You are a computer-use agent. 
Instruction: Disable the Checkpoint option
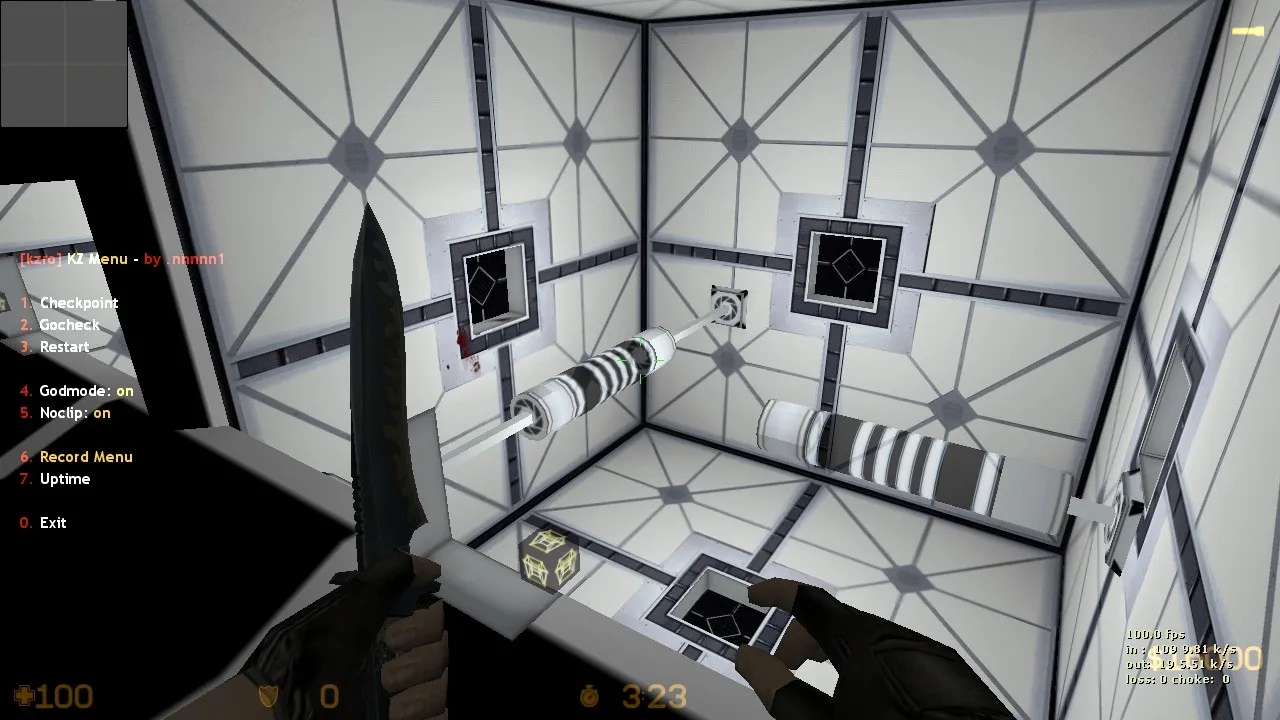[x=78, y=302]
